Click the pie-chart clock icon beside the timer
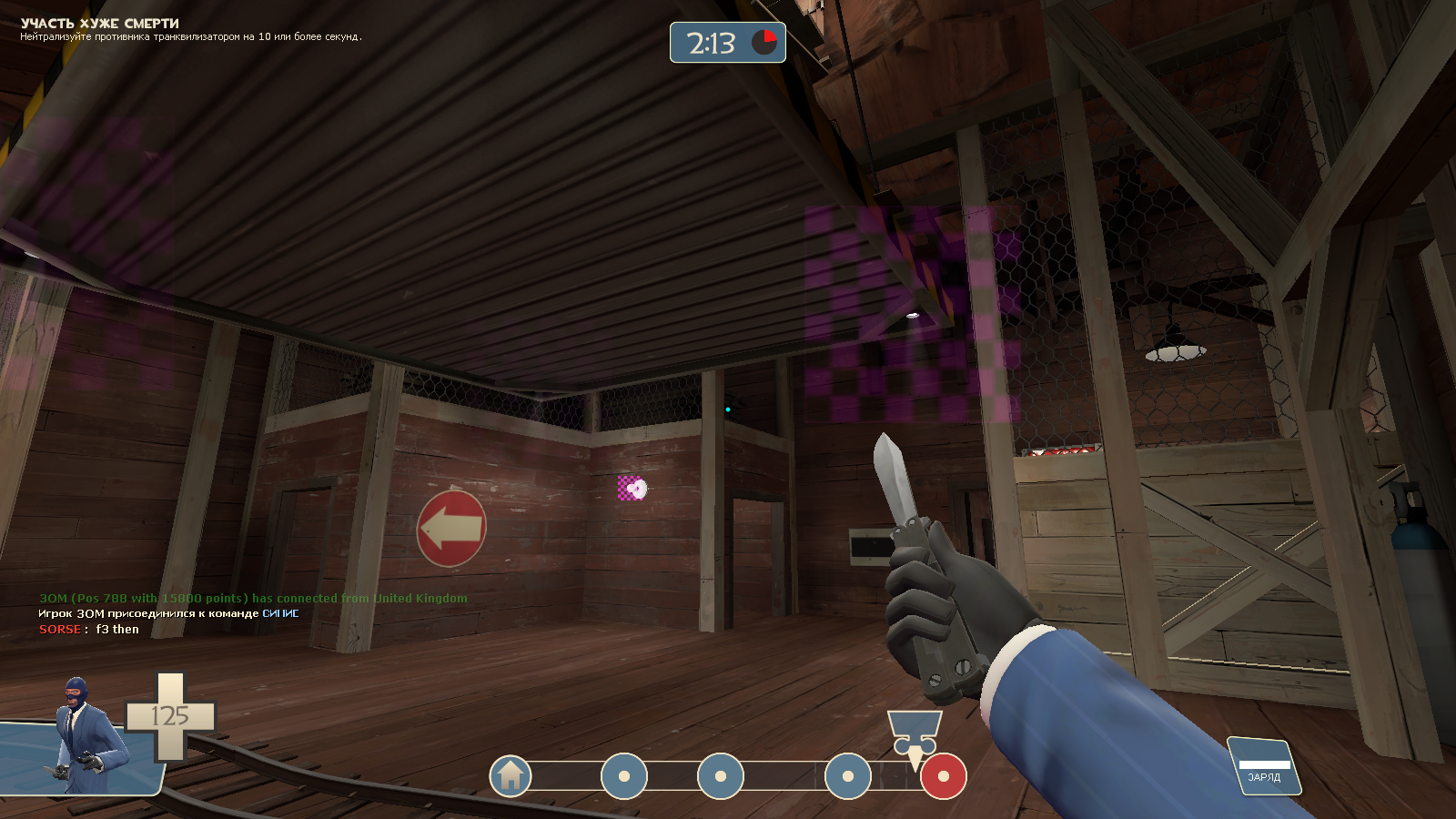This screenshot has width=1456, height=819. point(763,41)
